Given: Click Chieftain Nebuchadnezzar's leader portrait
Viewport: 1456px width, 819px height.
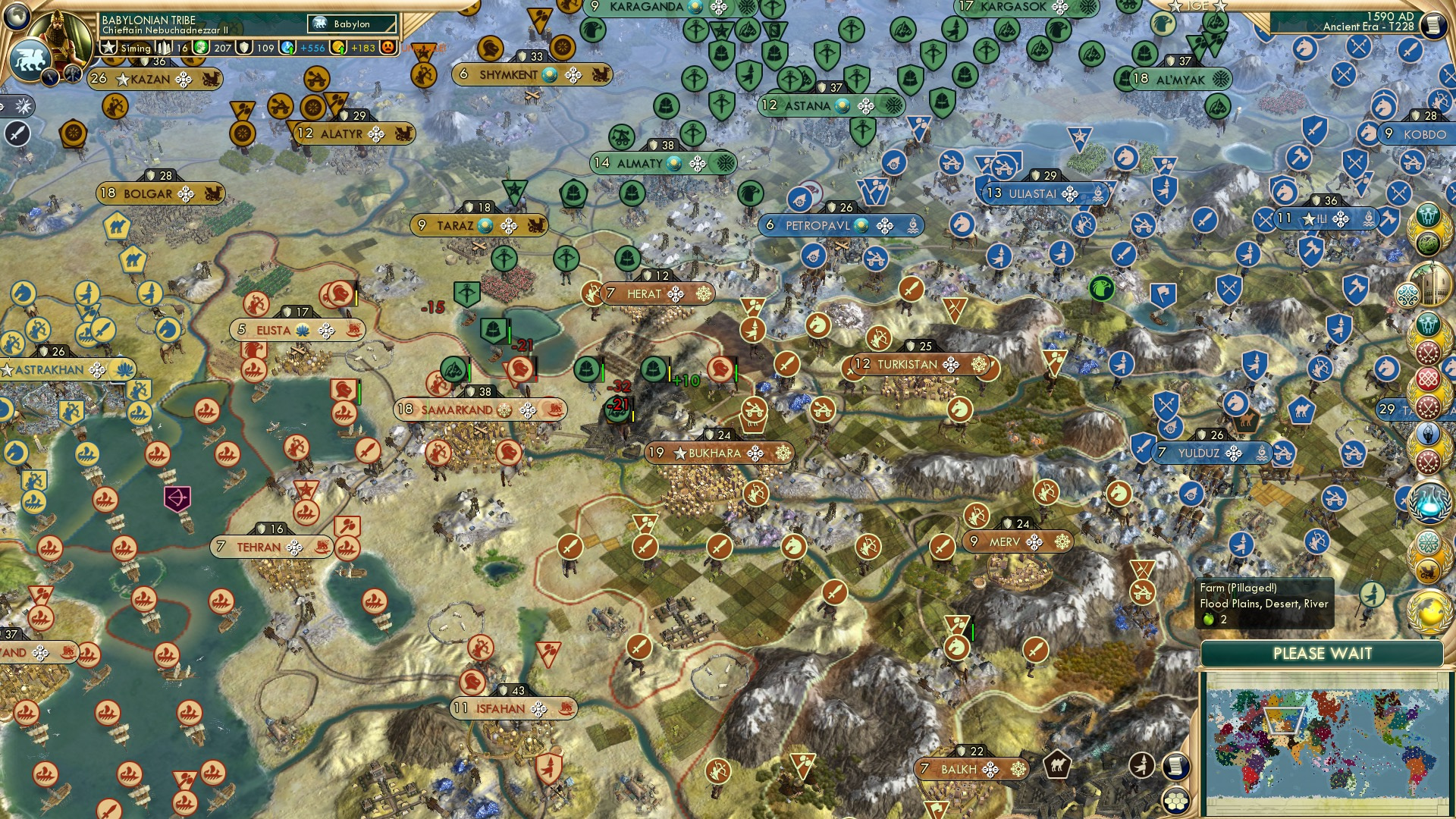Looking at the screenshot, I should [62, 38].
